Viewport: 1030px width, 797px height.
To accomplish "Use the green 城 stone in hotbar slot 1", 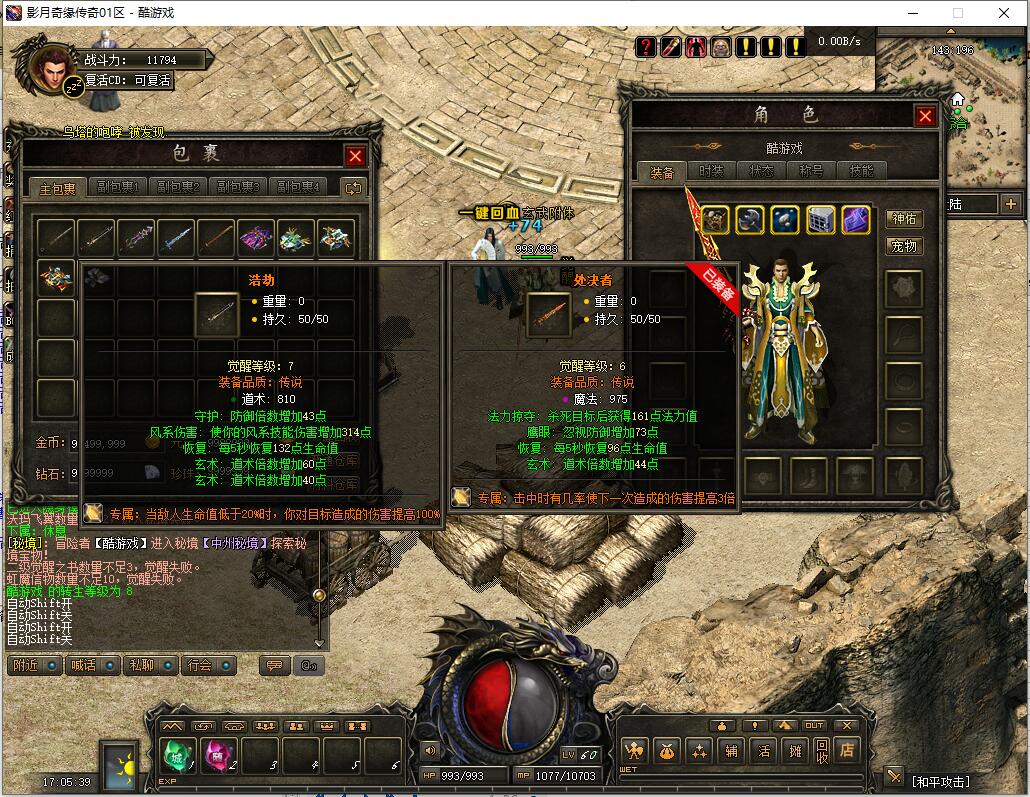I will pos(179,754).
